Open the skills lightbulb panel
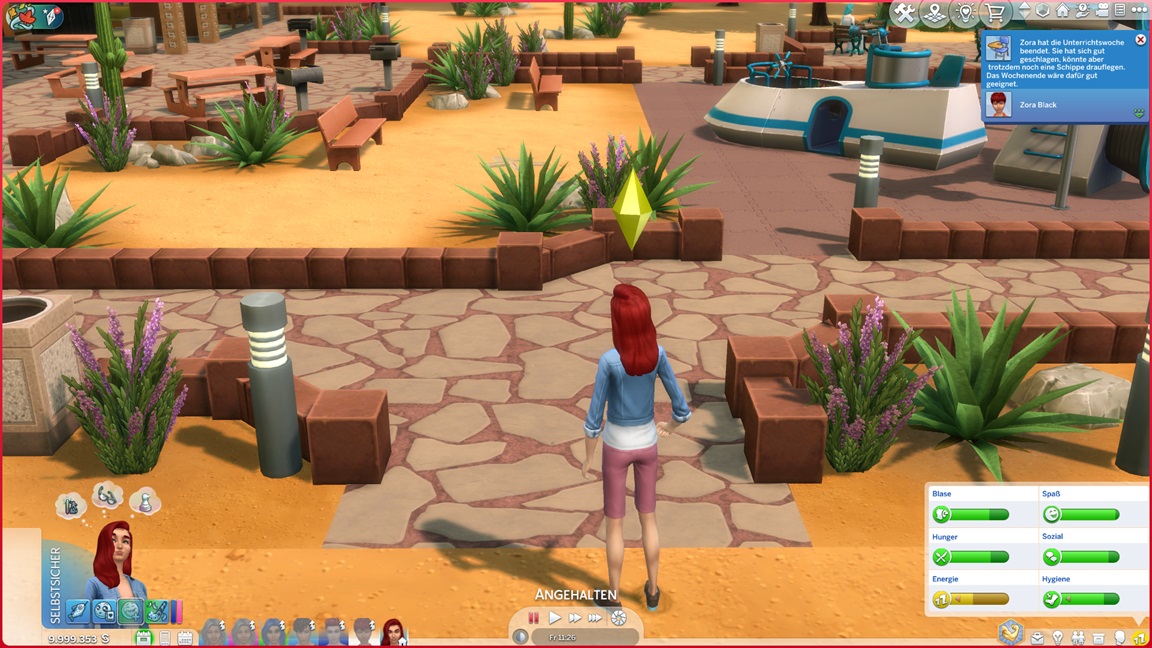Image resolution: width=1152 pixels, height=648 pixels. tap(1057, 638)
